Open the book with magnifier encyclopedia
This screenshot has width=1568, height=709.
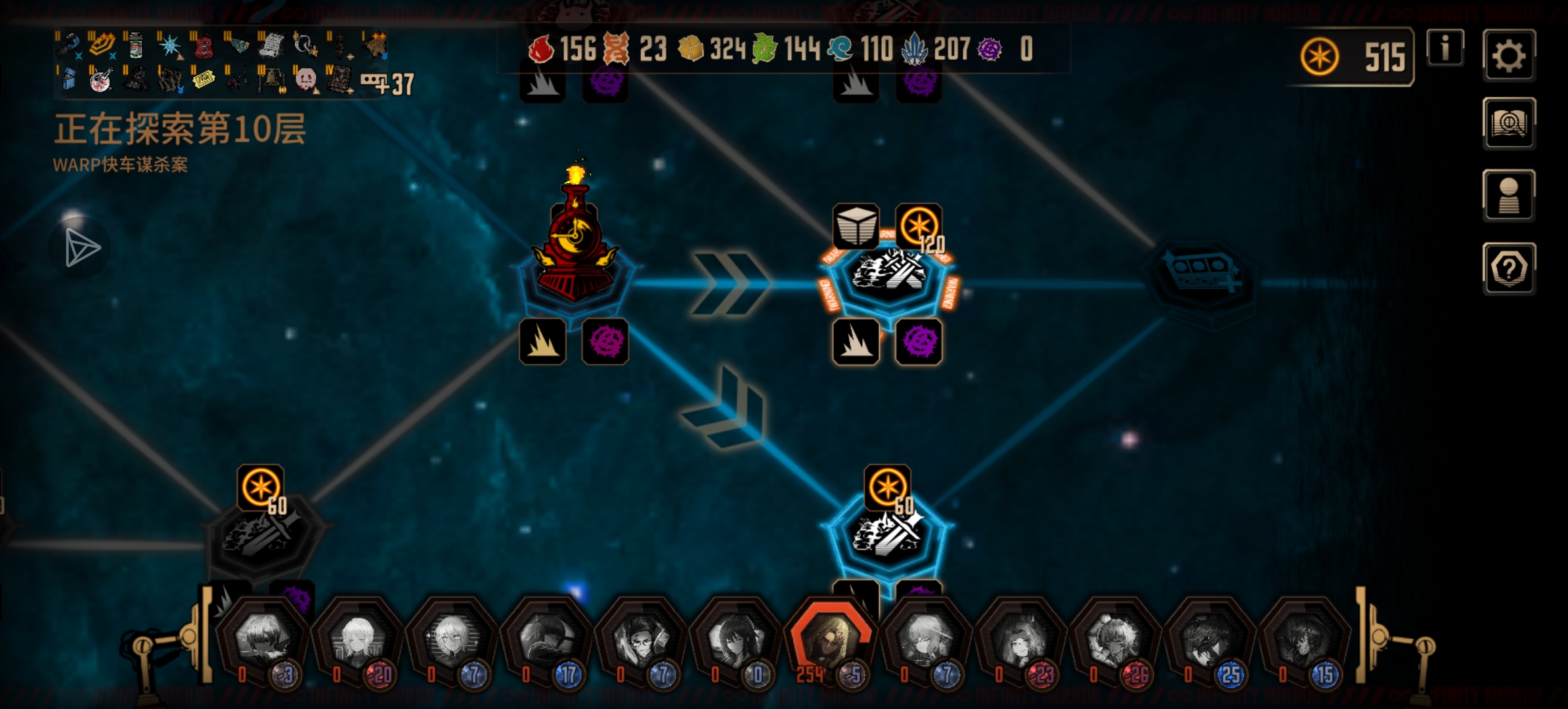click(x=1508, y=123)
